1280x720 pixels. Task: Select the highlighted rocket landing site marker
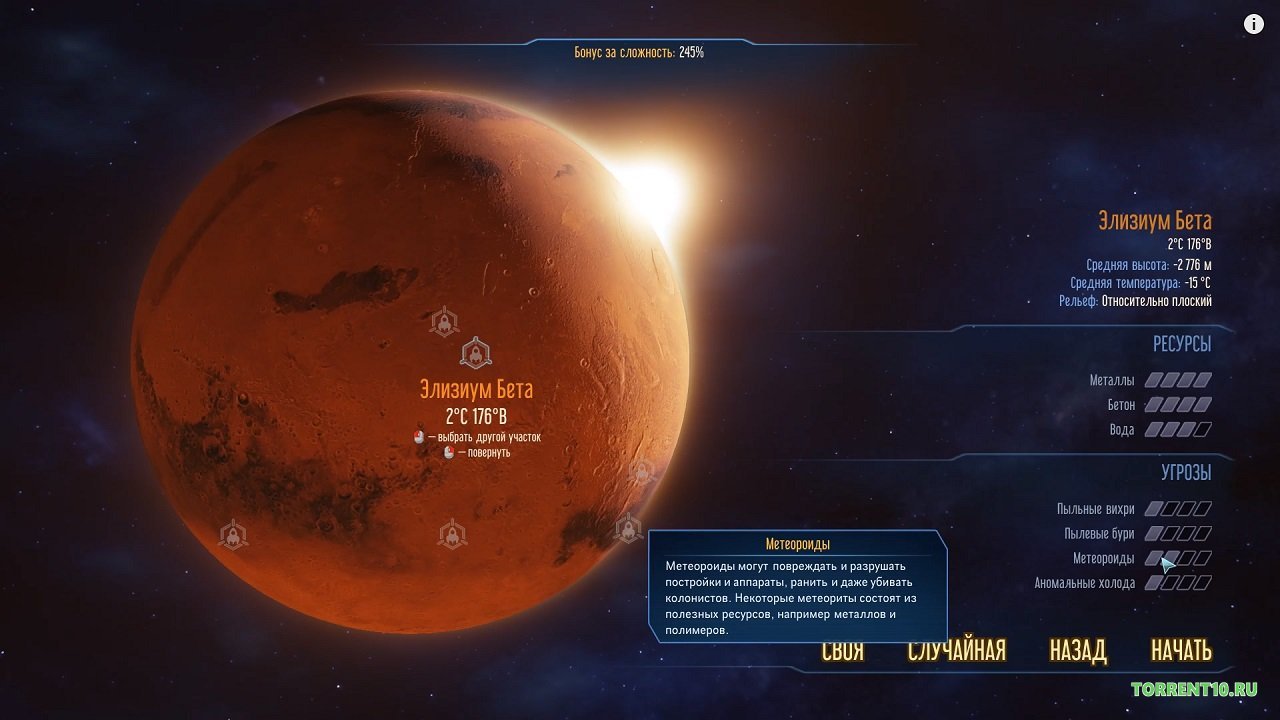[x=475, y=352]
